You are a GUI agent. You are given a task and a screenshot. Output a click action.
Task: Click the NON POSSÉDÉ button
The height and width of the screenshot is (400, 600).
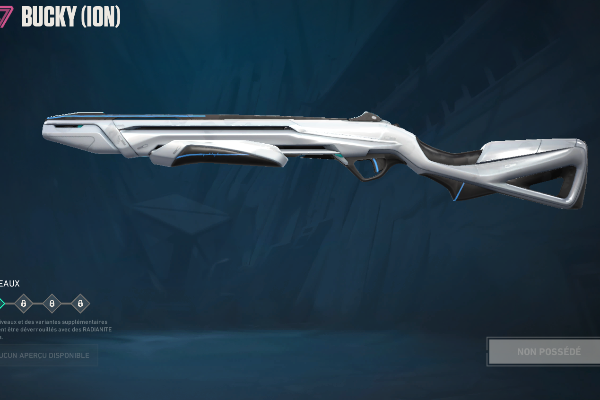[543, 351]
